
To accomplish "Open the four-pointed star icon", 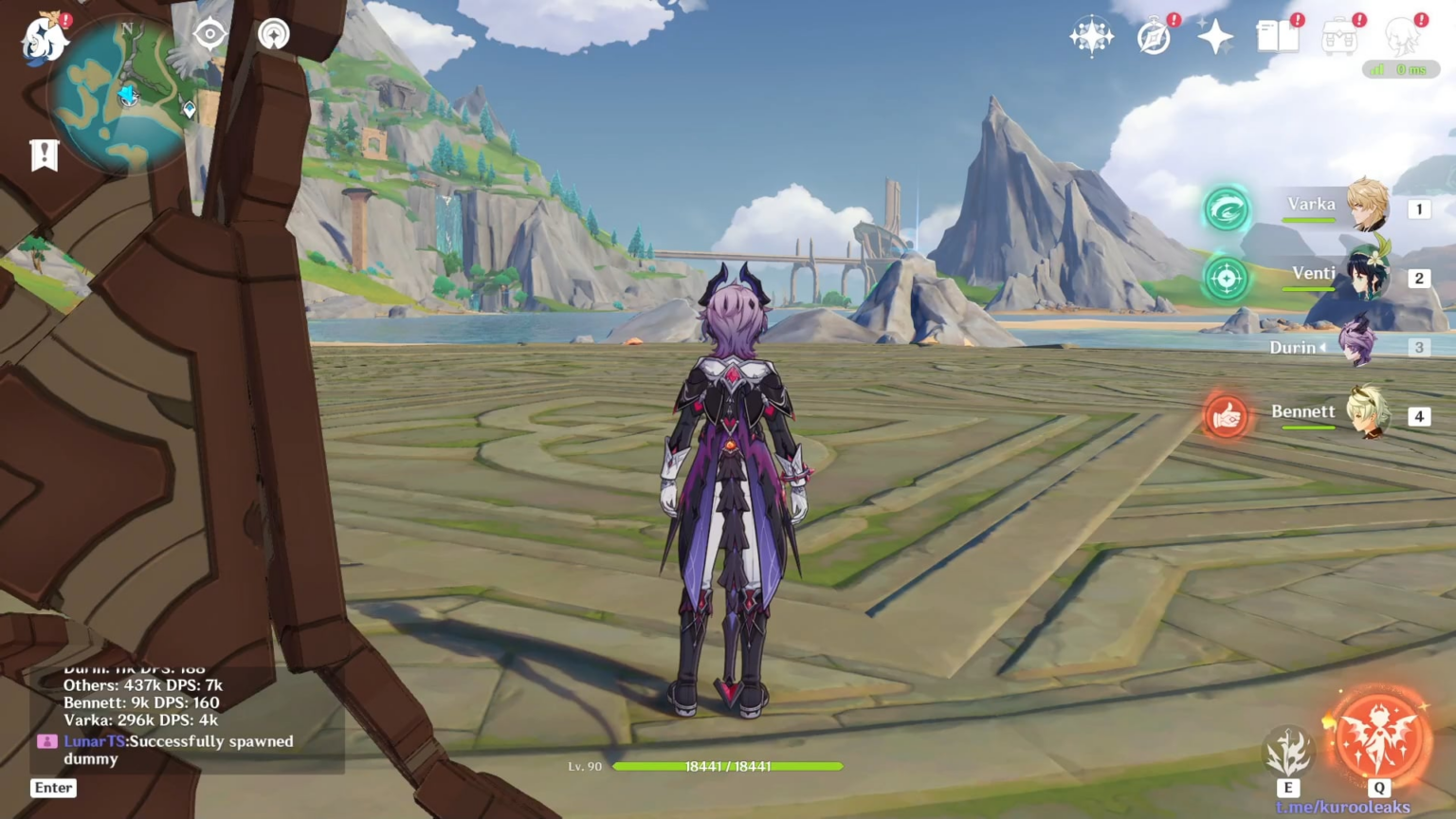I will (x=1215, y=38).
